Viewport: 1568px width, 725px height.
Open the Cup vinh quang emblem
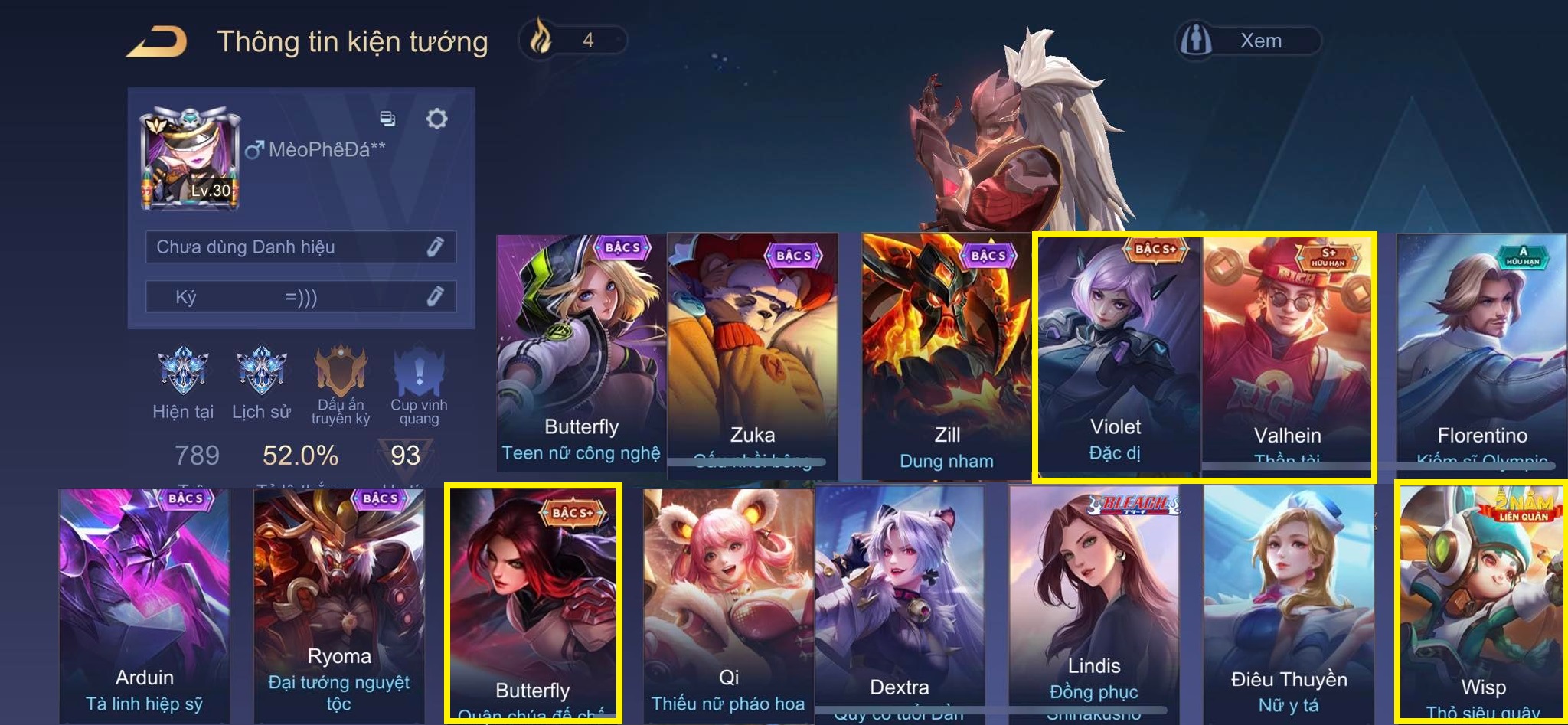(x=419, y=373)
